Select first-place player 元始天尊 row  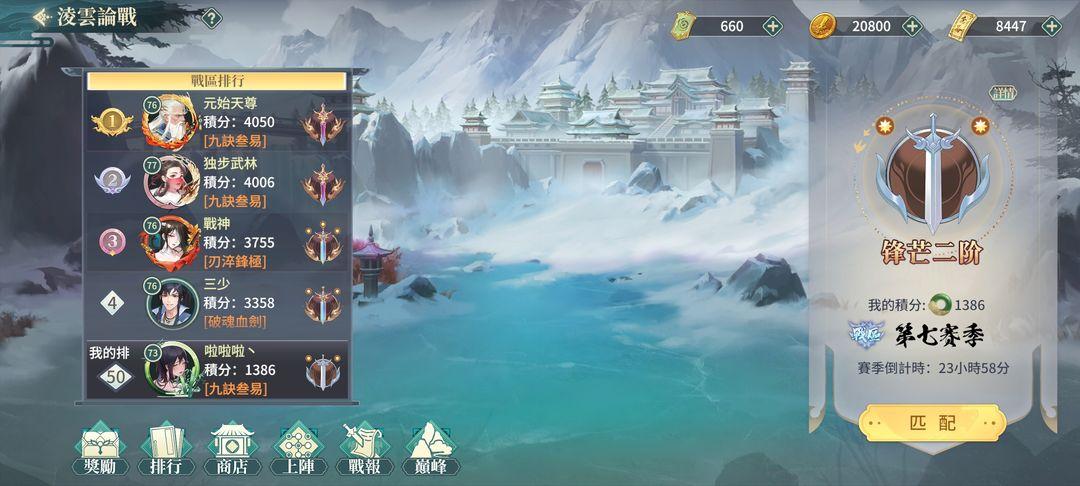click(x=217, y=122)
